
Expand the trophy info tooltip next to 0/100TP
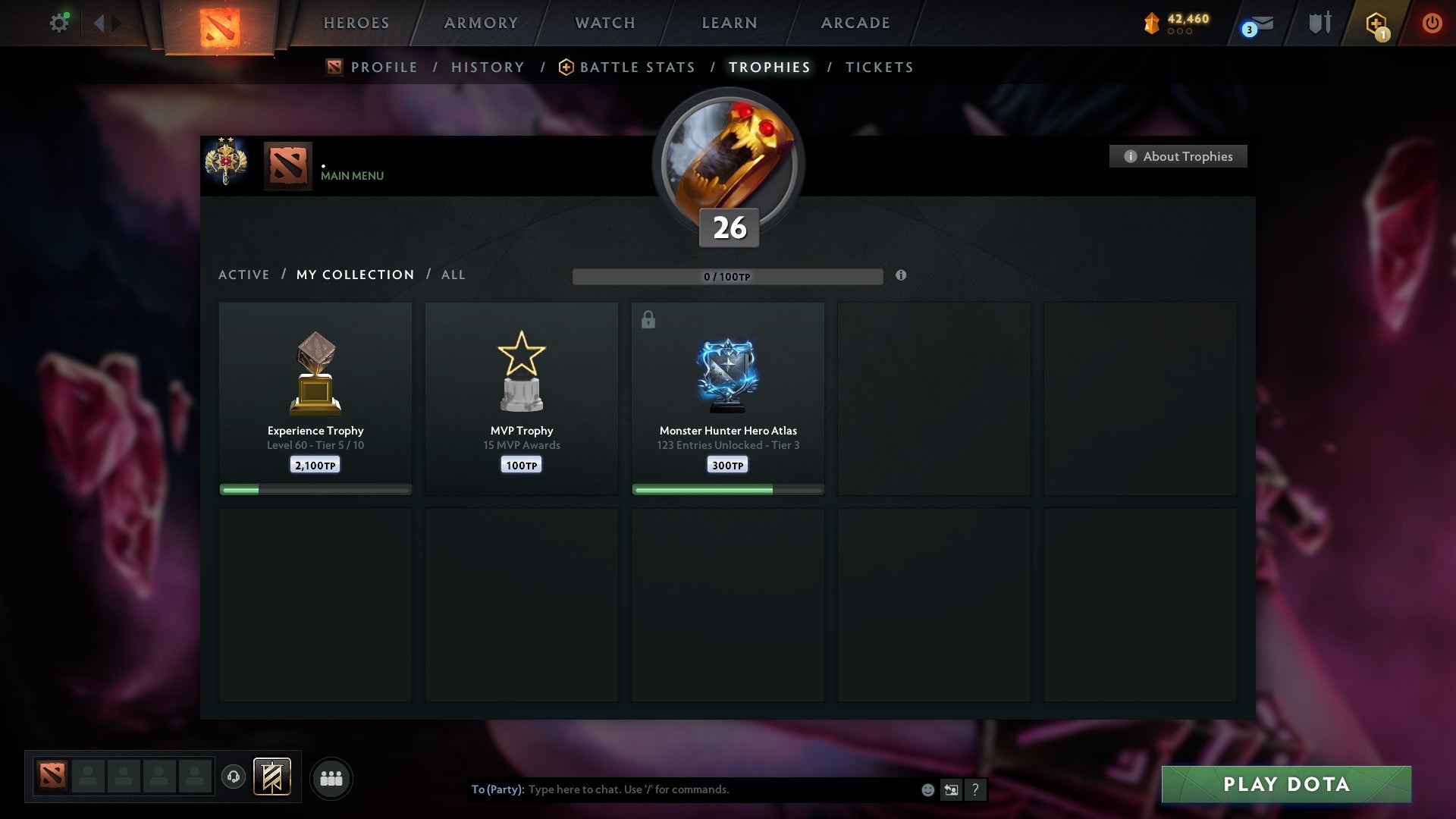point(901,276)
